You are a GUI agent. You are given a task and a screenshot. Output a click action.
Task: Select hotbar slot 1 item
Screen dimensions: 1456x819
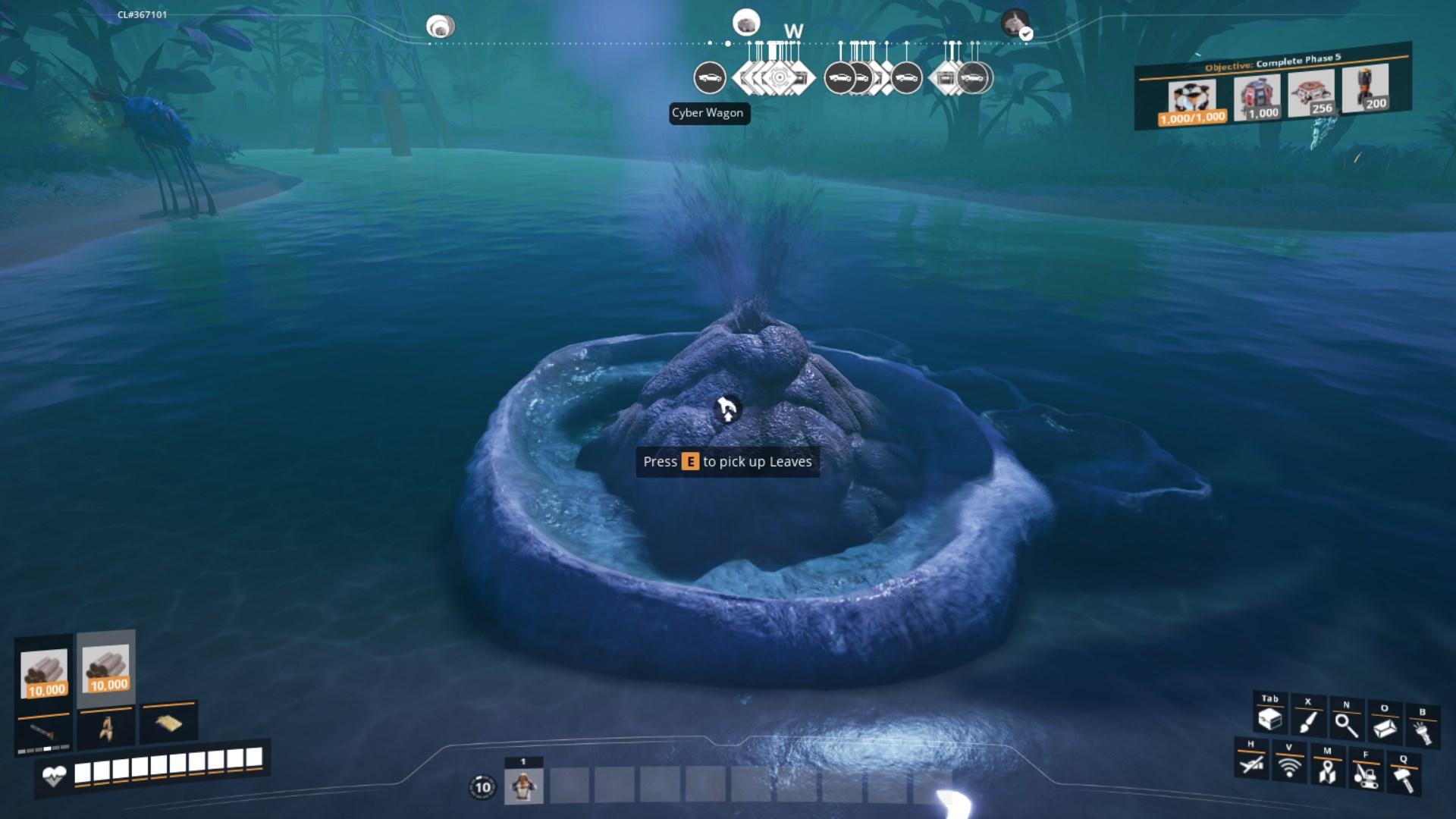523,786
